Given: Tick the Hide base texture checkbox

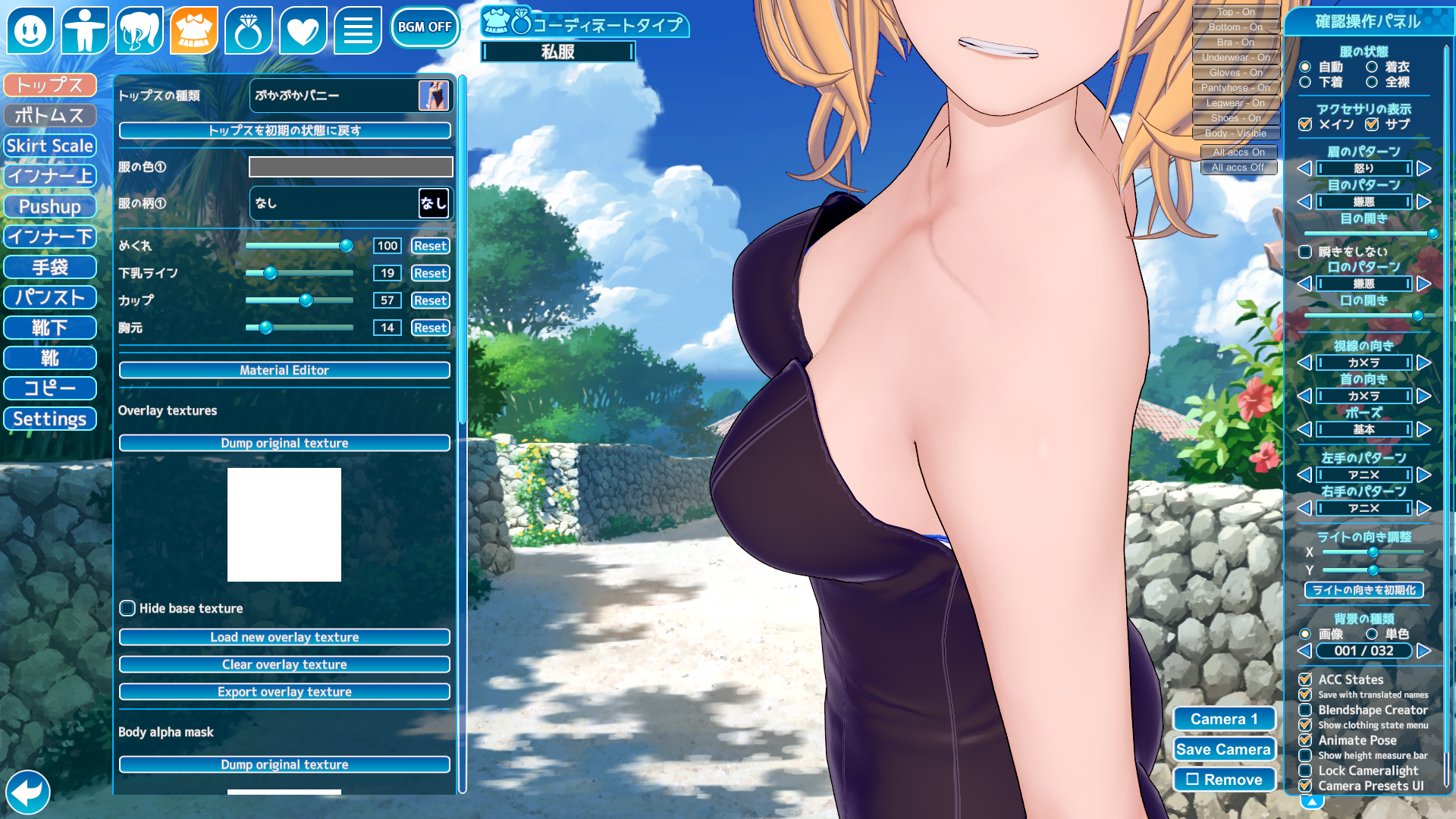Looking at the screenshot, I should [127, 608].
